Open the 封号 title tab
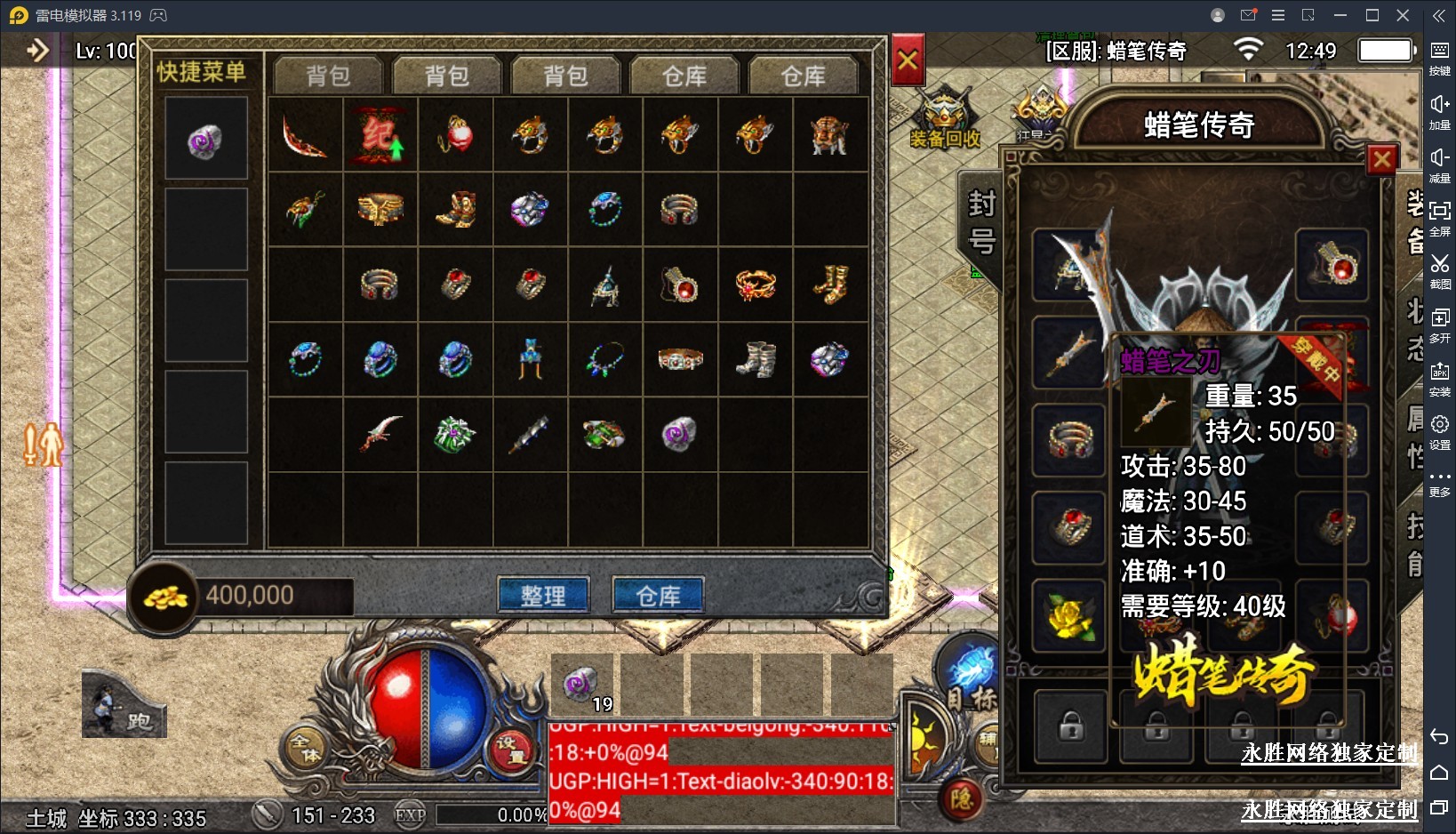1456x834 pixels. (x=980, y=222)
